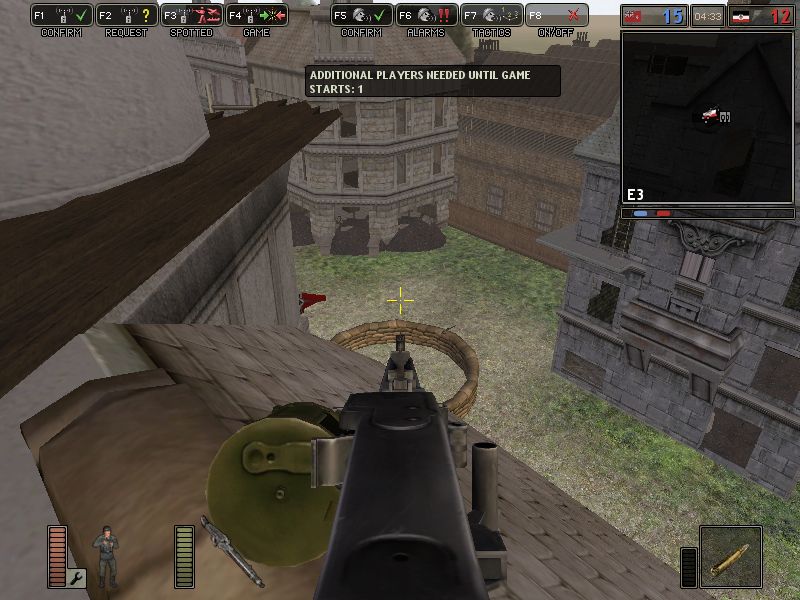Choose the F3 Spotted radio command

point(191,16)
